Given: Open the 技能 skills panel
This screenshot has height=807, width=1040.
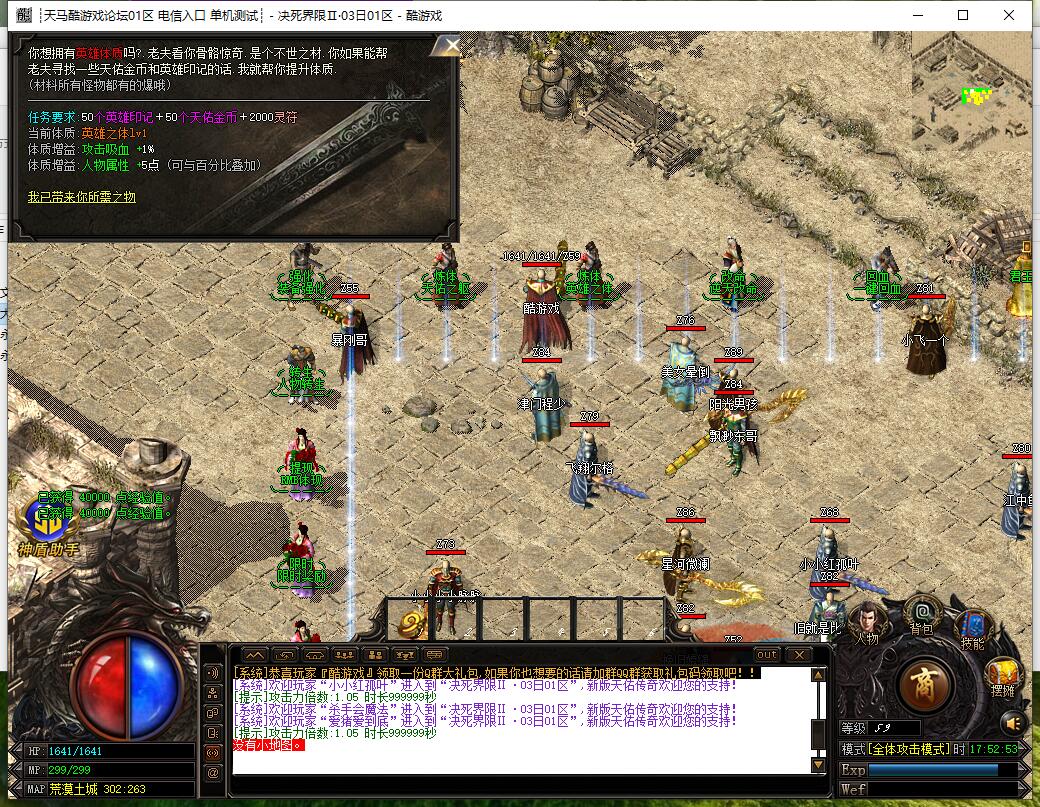Looking at the screenshot, I should pos(972,622).
